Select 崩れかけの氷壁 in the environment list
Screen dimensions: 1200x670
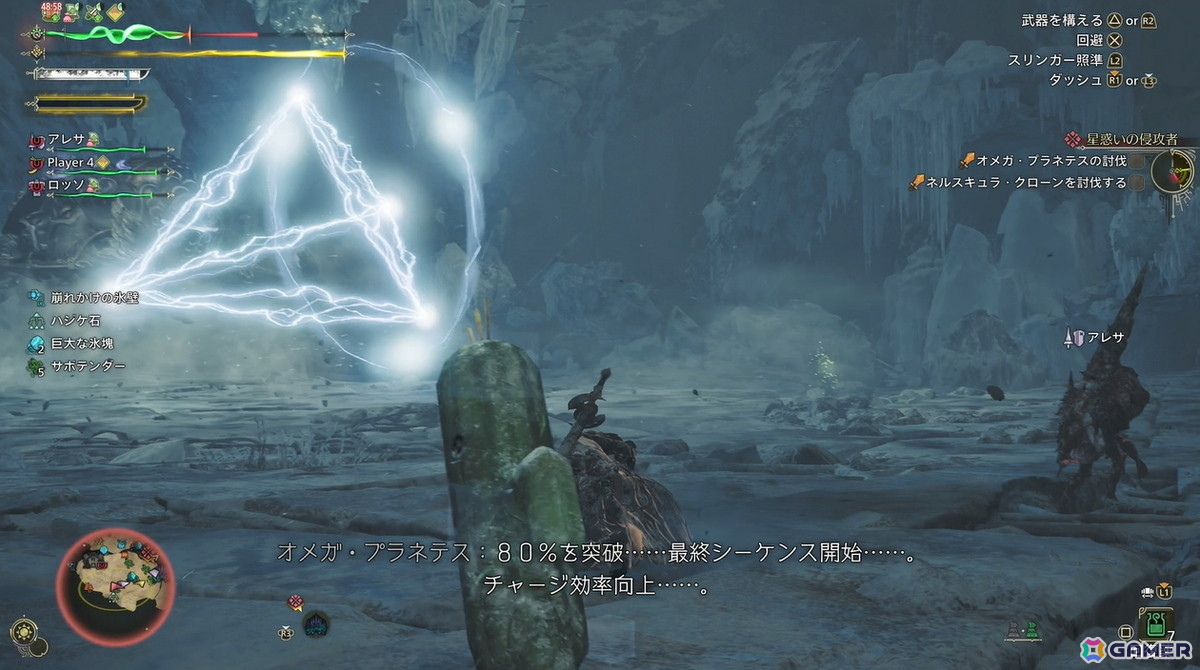[81, 297]
